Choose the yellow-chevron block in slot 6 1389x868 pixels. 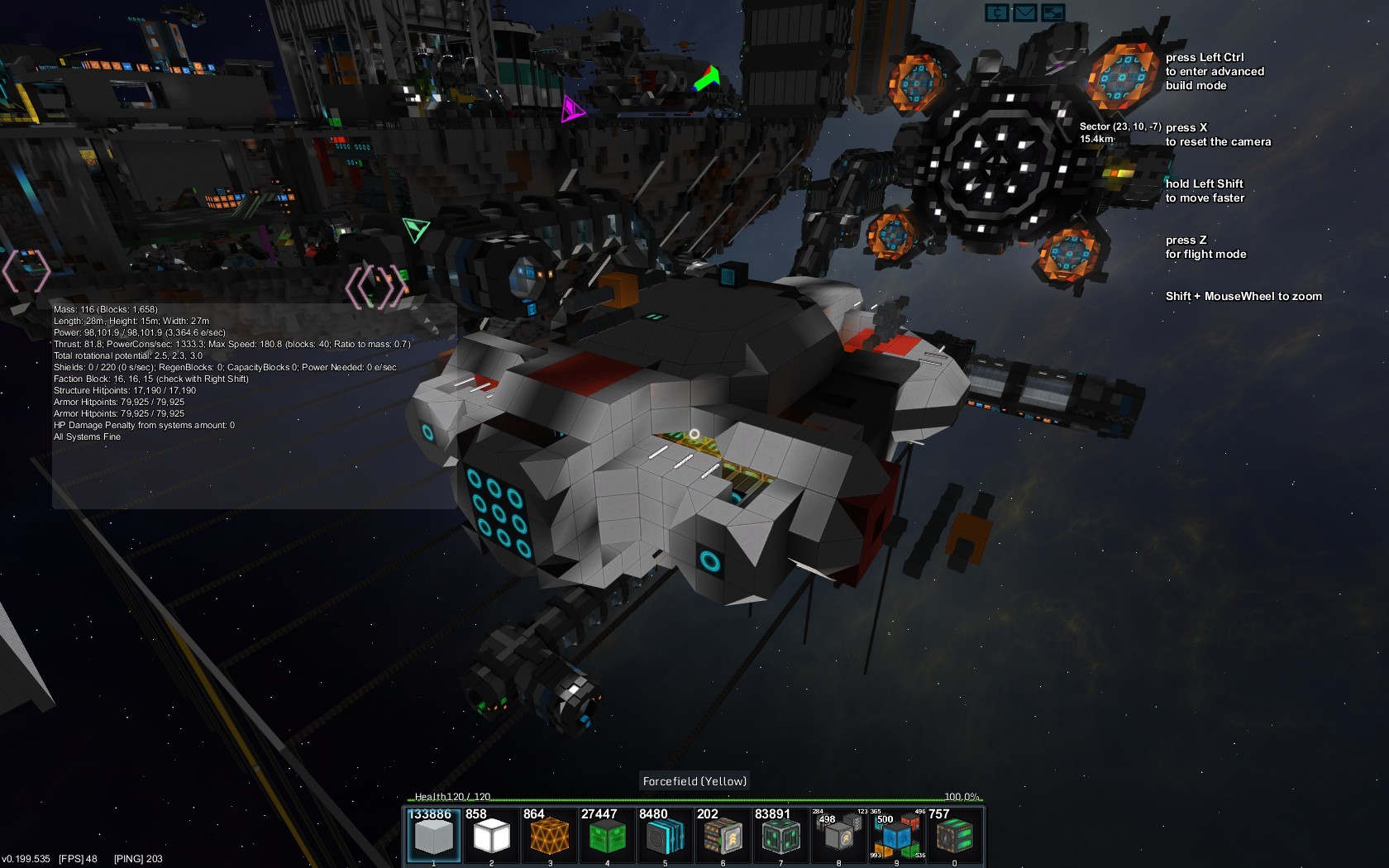click(723, 836)
